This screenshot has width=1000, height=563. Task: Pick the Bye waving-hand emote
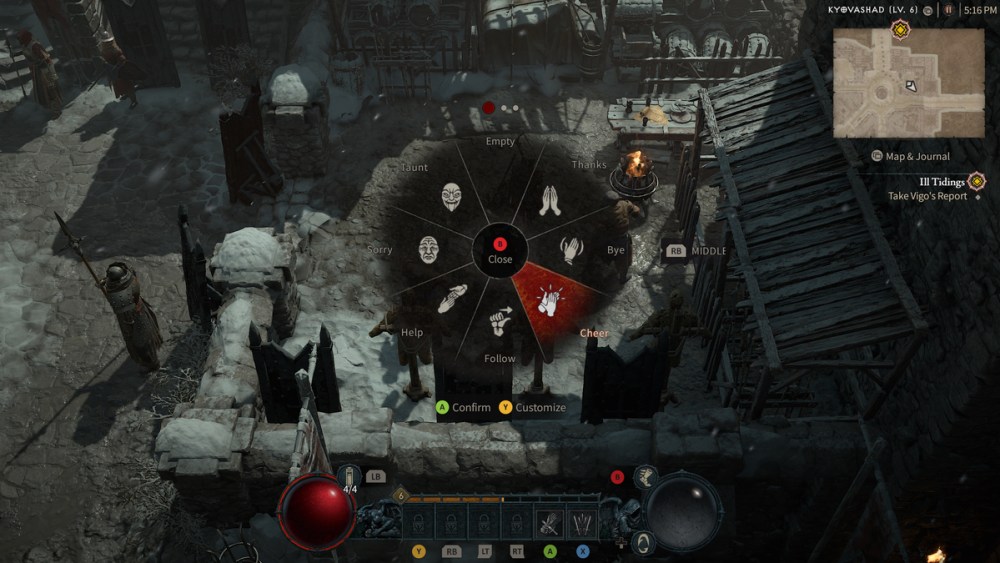(571, 249)
